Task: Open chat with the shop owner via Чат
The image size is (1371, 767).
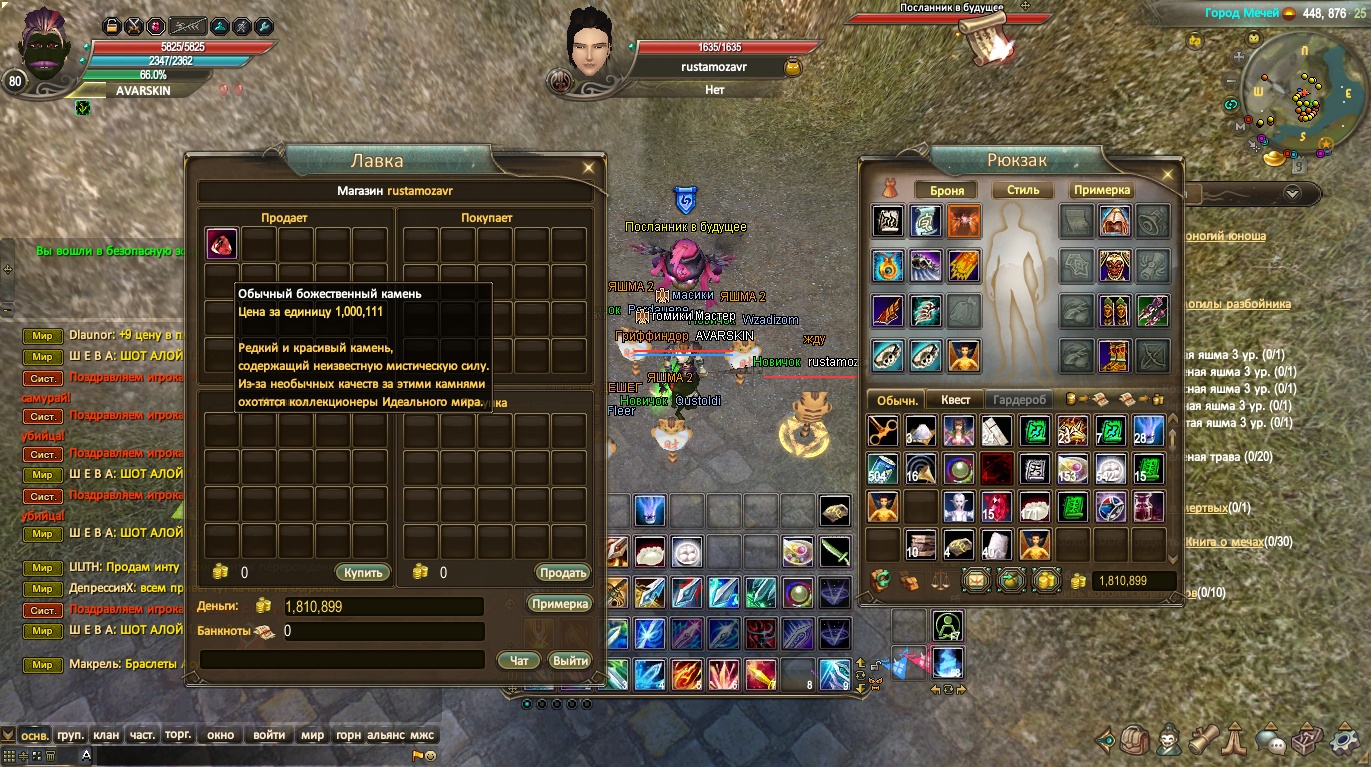Action: pos(519,661)
